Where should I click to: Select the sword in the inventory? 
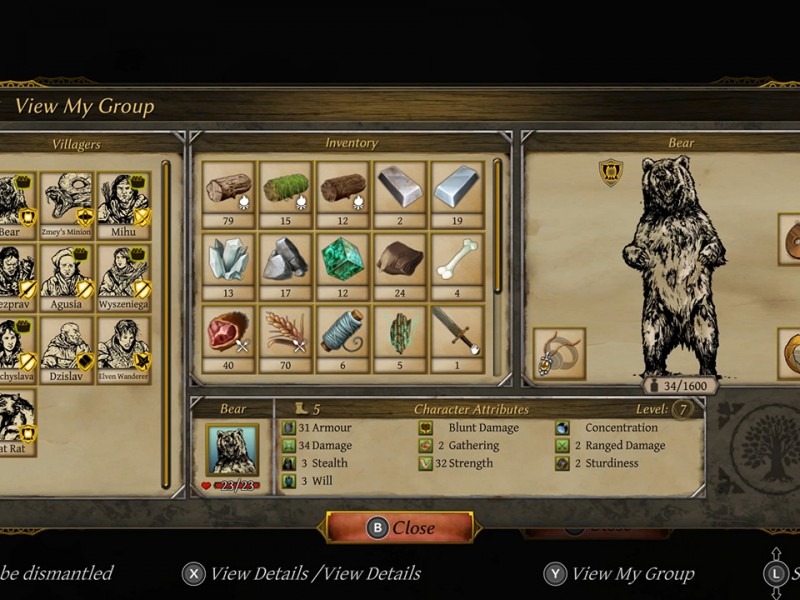point(457,331)
